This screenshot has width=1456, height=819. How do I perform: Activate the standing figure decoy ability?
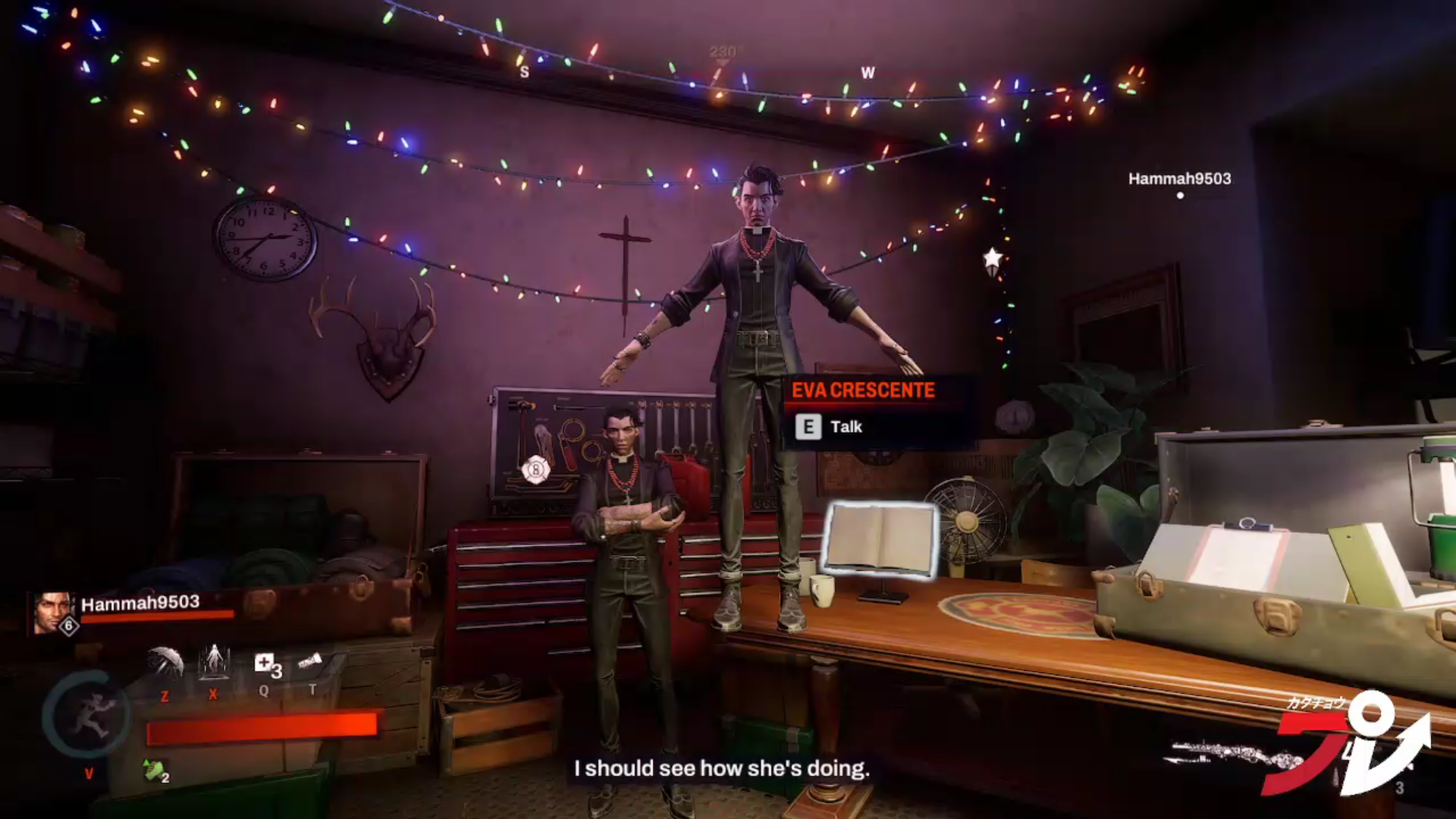214,661
